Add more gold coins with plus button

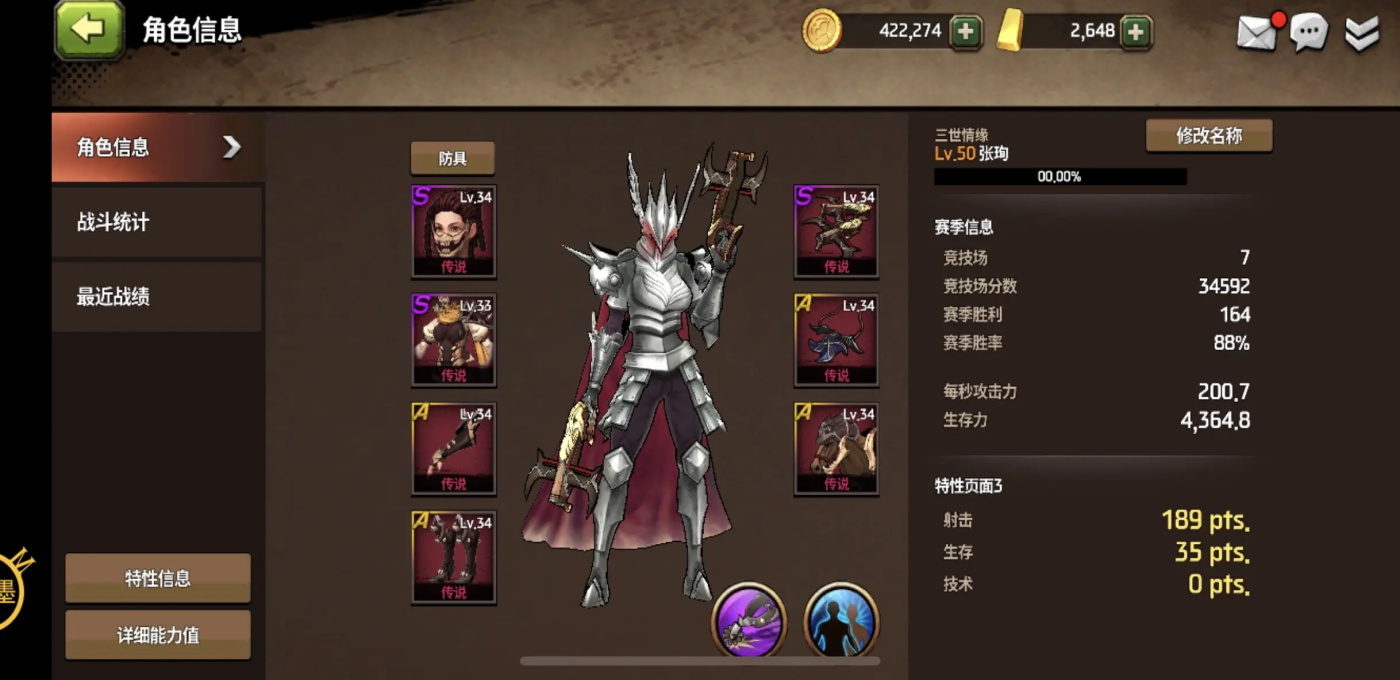(965, 31)
